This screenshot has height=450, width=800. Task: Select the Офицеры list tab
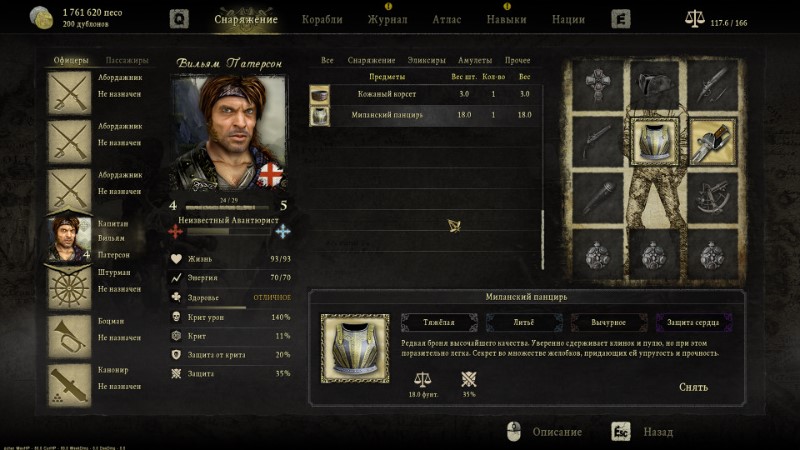70,61
